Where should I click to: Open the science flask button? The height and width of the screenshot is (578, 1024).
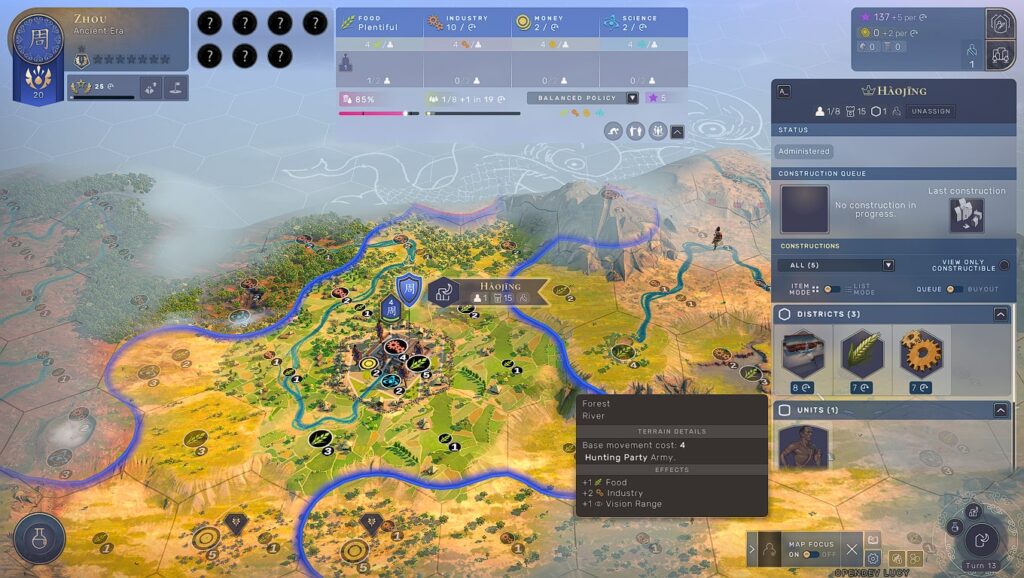pos(40,540)
